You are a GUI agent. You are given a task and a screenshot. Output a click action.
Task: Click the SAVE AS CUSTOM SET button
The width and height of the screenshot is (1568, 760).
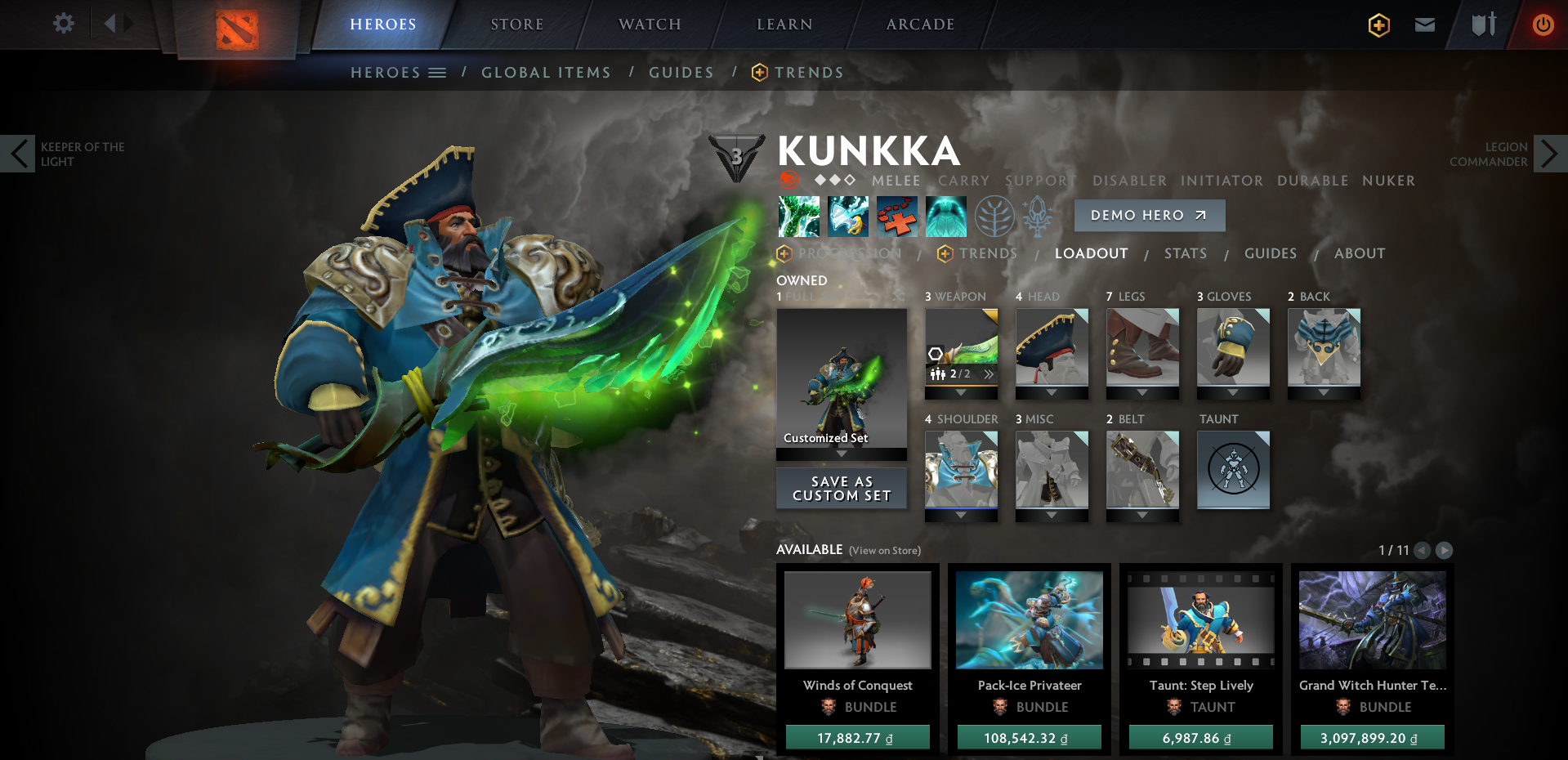[x=841, y=488]
